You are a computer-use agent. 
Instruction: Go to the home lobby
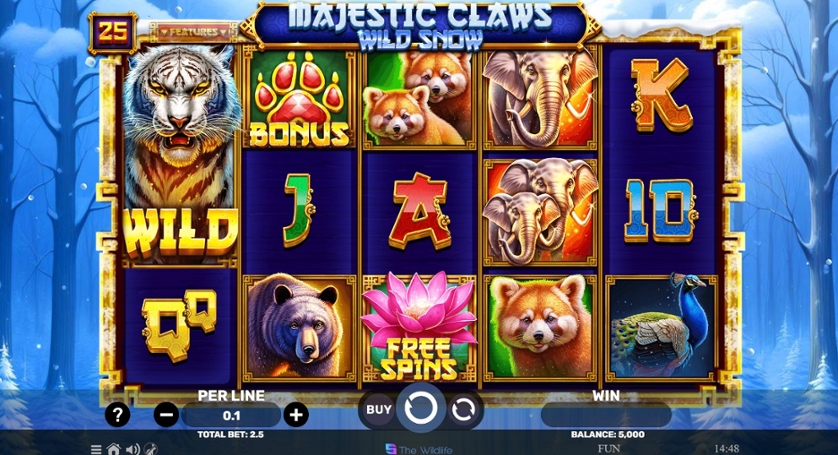click(x=114, y=449)
